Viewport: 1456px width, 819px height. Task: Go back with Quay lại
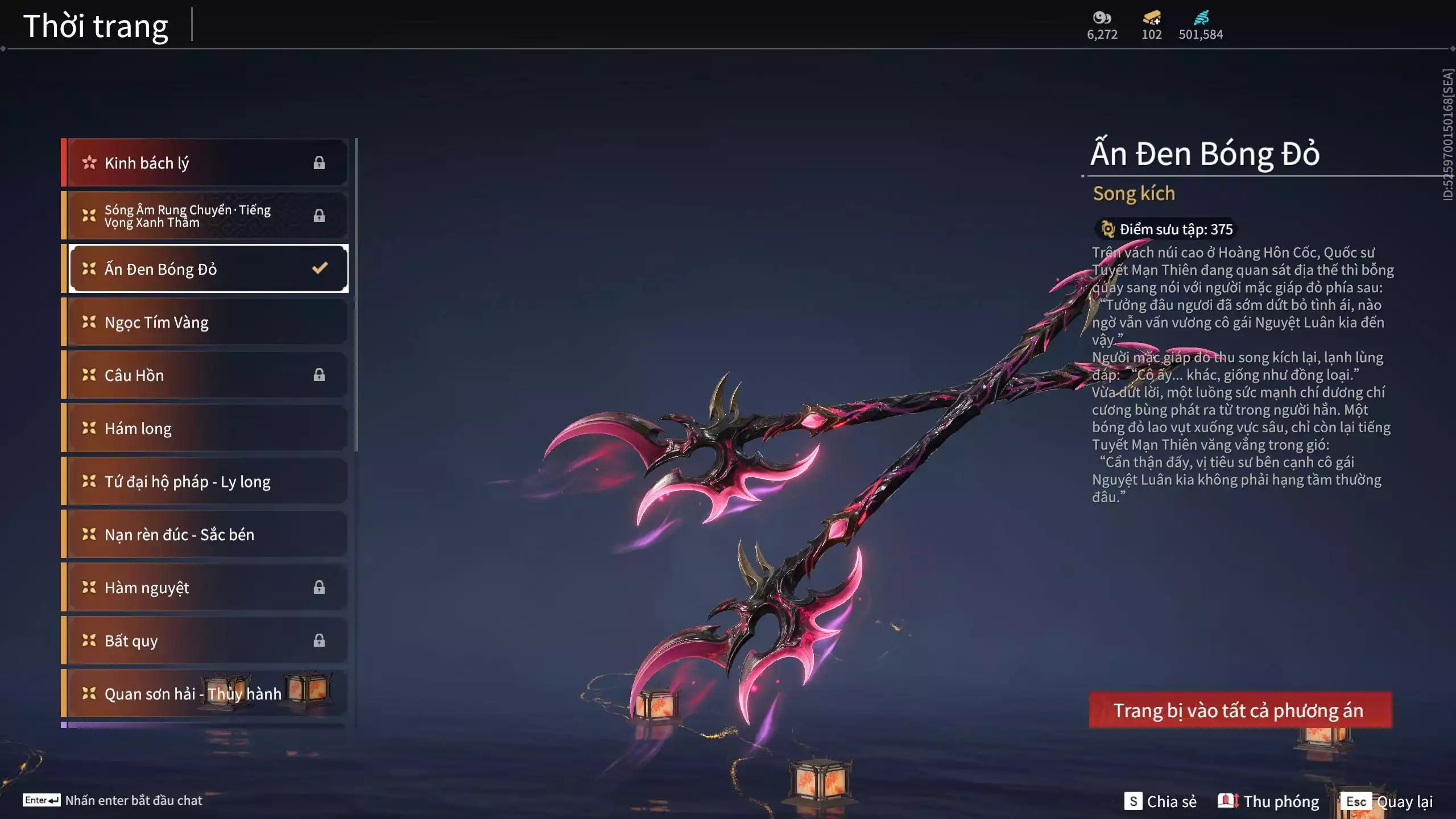(x=1387, y=801)
